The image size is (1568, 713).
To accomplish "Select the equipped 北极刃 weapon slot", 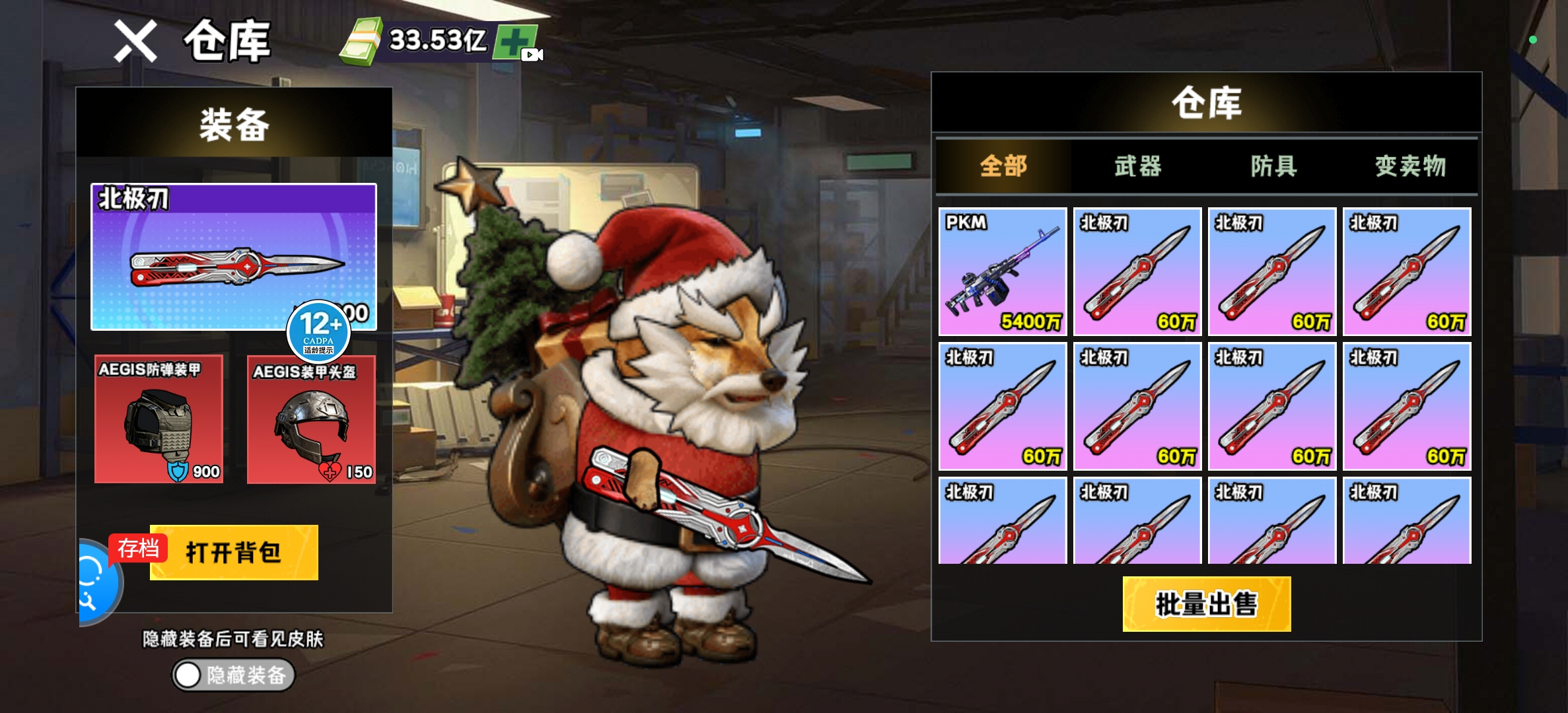I will point(233,257).
